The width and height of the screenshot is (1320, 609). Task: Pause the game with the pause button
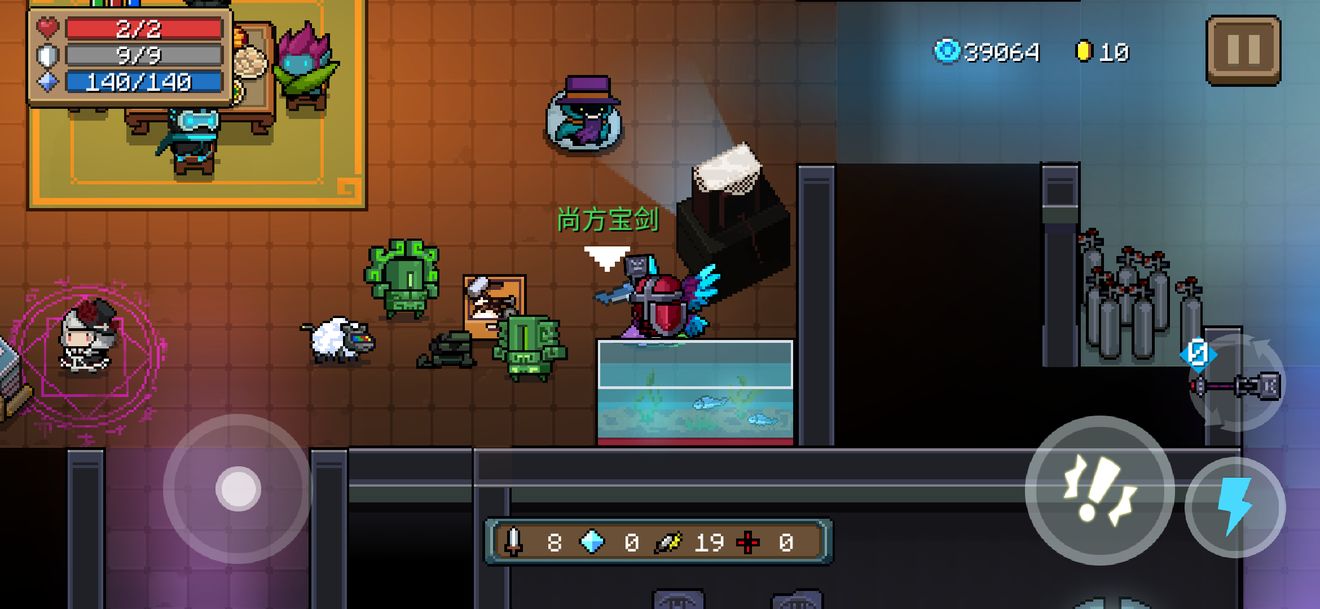[1243, 50]
